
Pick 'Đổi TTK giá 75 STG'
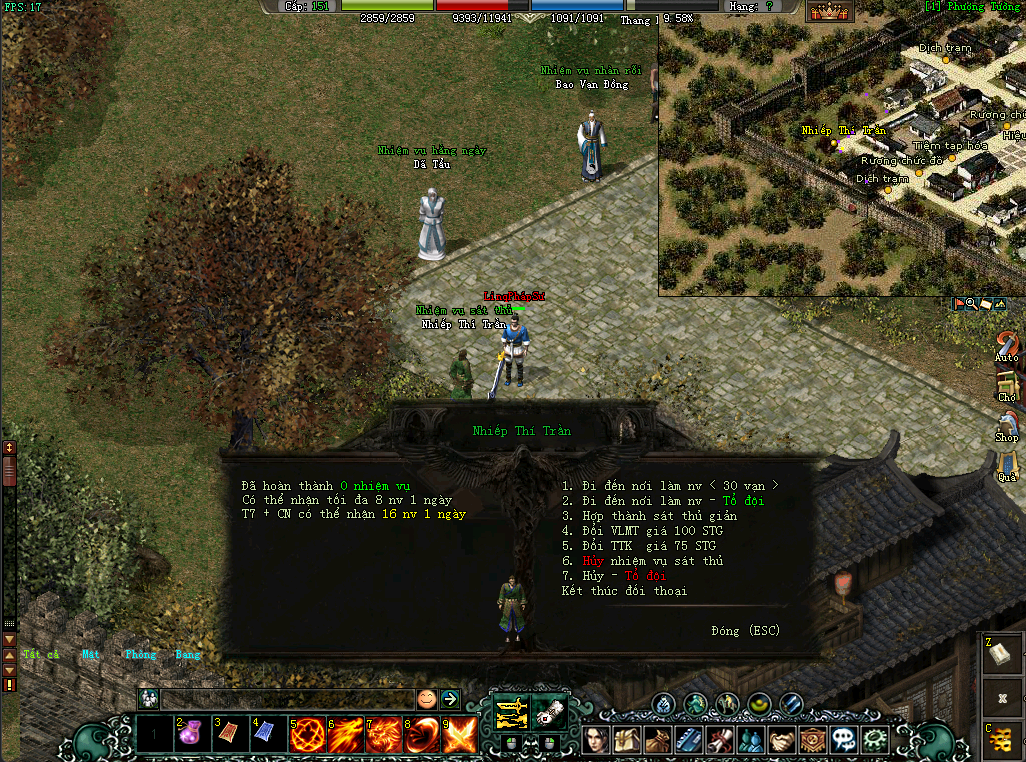click(x=639, y=546)
